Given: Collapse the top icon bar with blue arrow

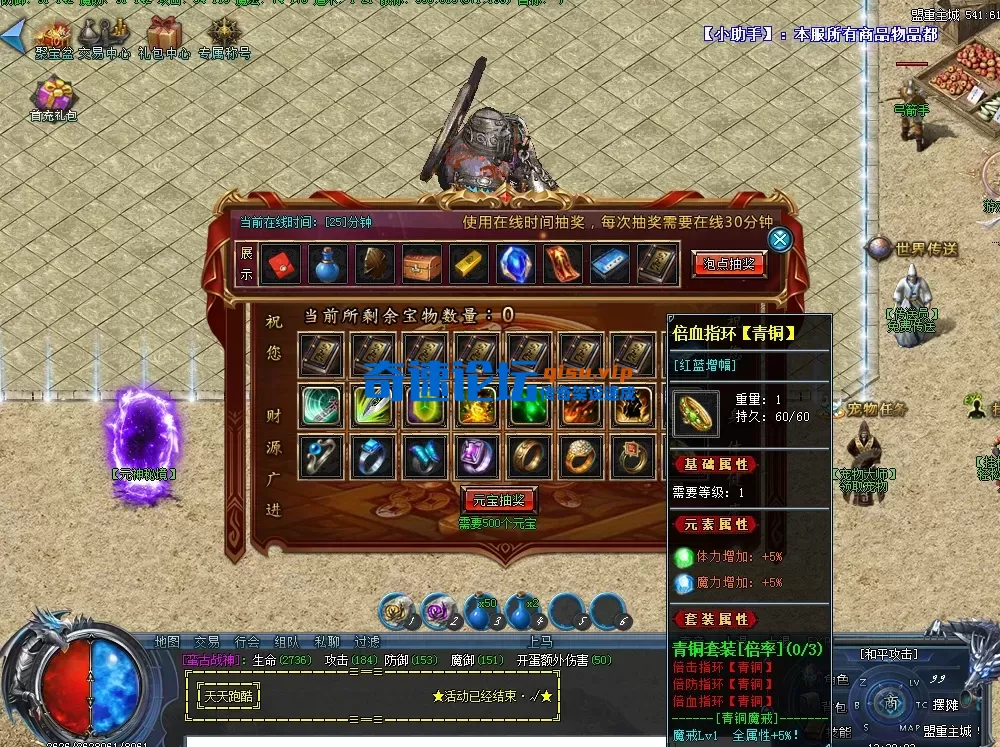Looking at the screenshot, I should pyautogui.click(x=12, y=37).
